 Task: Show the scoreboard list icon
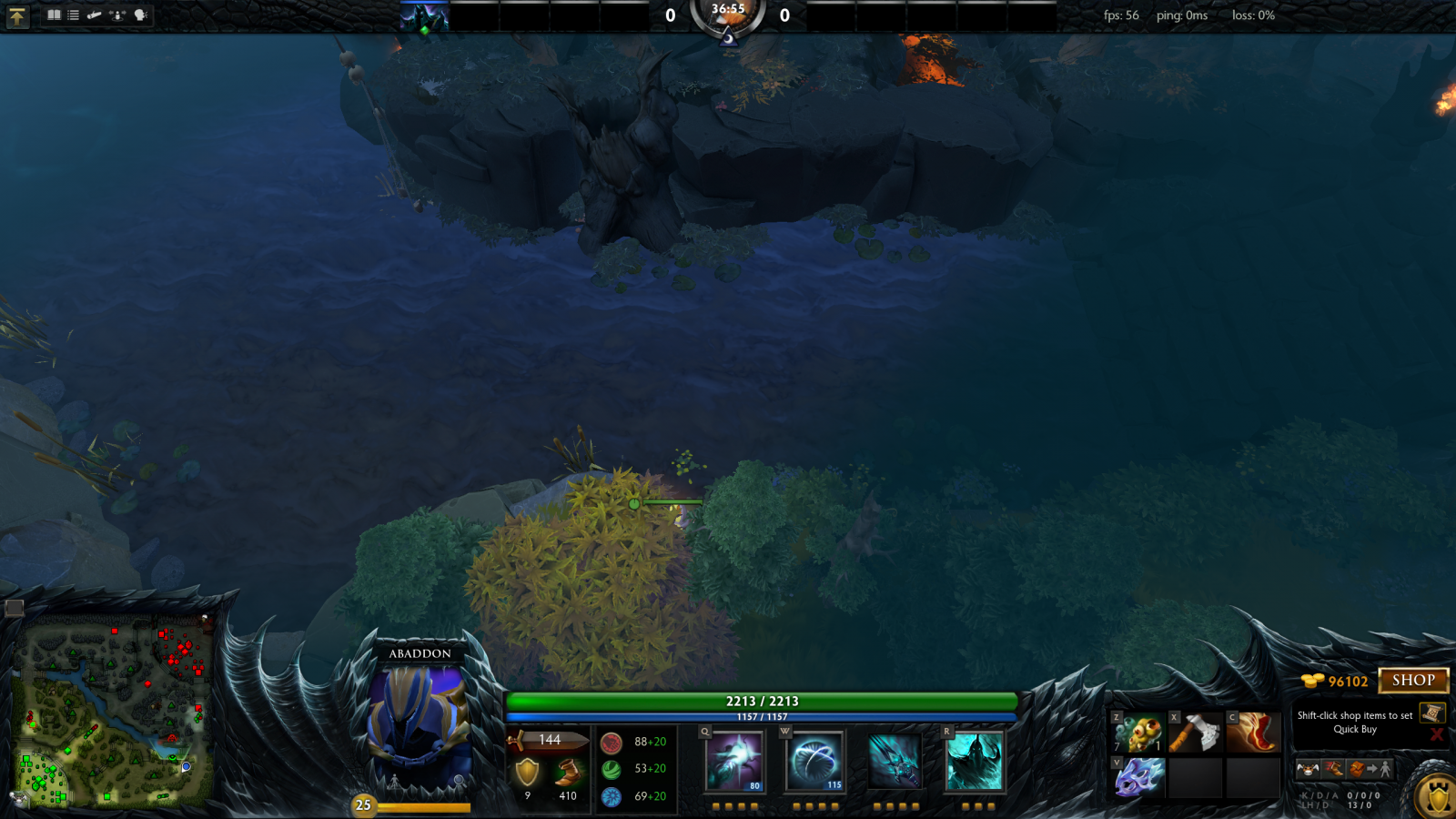(74, 15)
